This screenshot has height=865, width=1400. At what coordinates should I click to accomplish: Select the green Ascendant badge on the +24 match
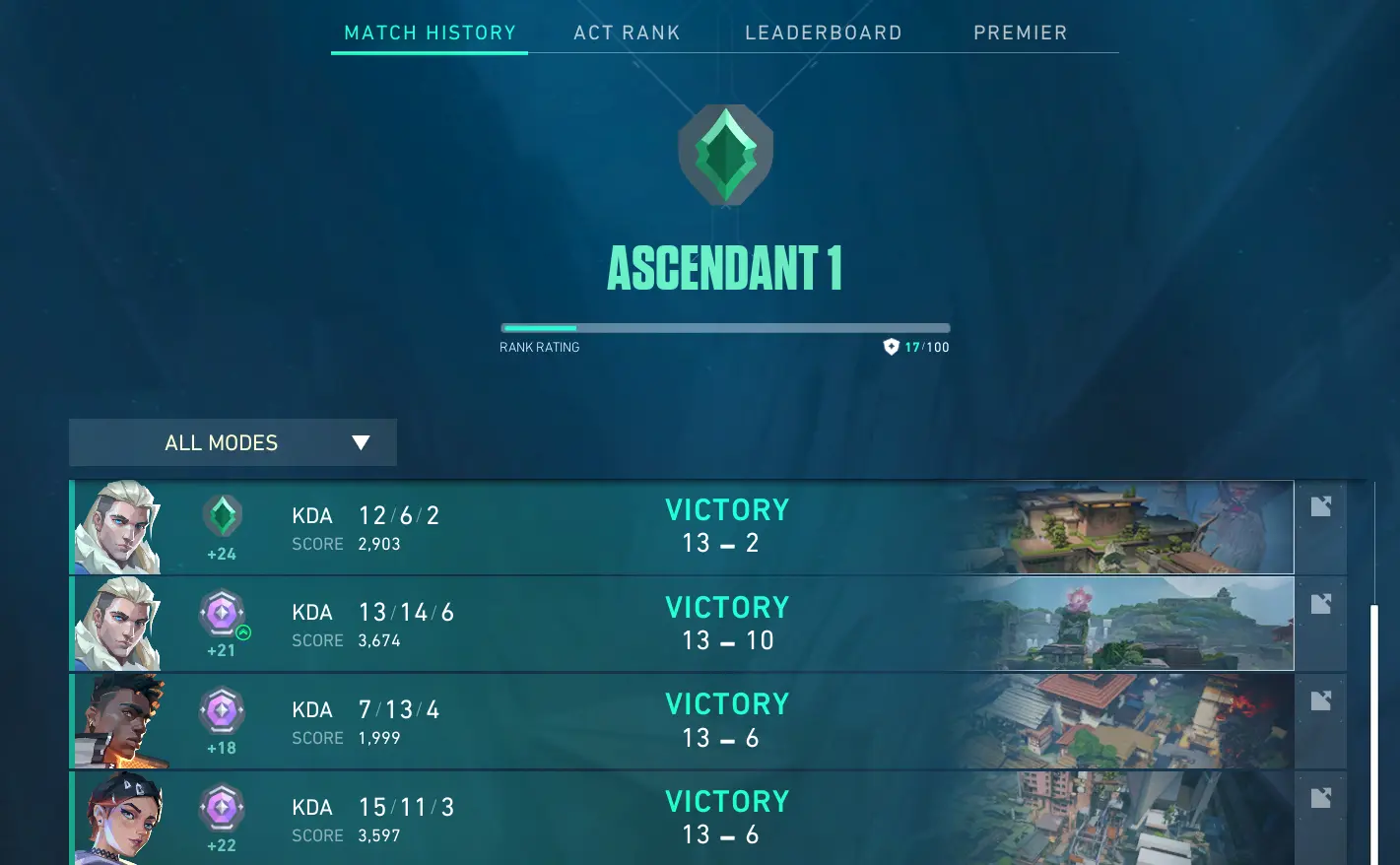(x=222, y=513)
